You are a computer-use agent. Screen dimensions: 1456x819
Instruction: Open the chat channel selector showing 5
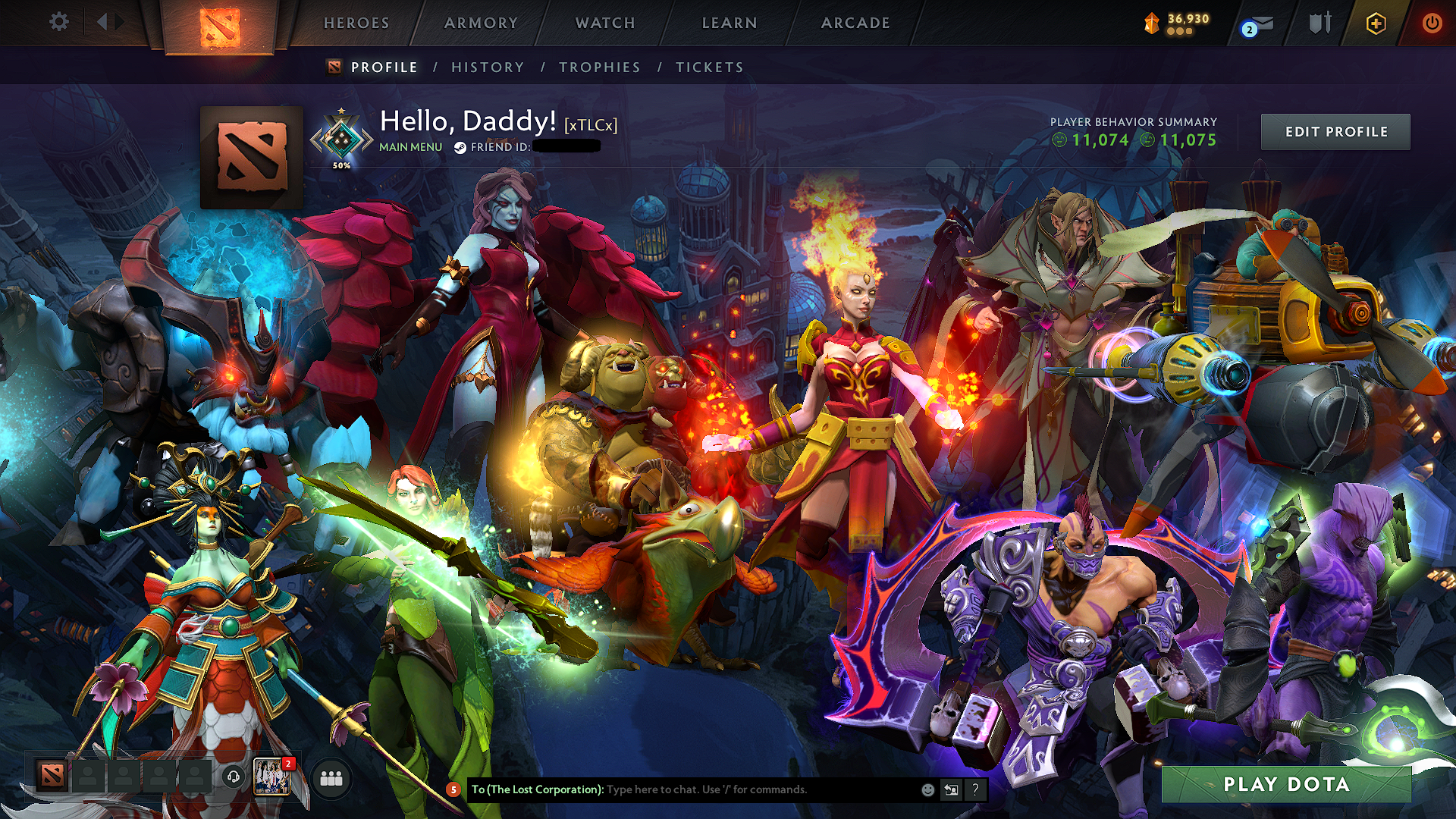pyautogui.click(x=453, y=789)
